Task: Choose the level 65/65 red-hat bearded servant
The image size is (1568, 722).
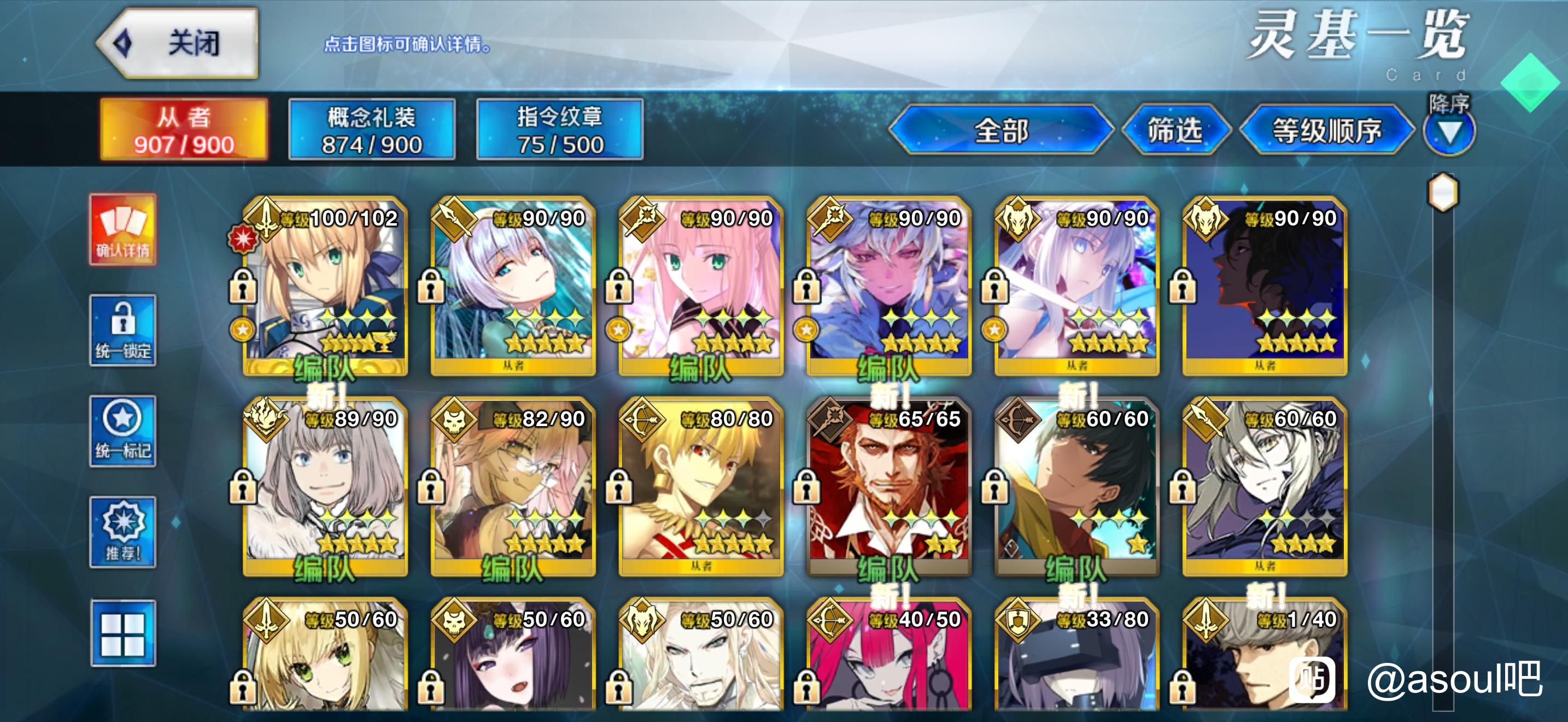Action: point(888,487)
